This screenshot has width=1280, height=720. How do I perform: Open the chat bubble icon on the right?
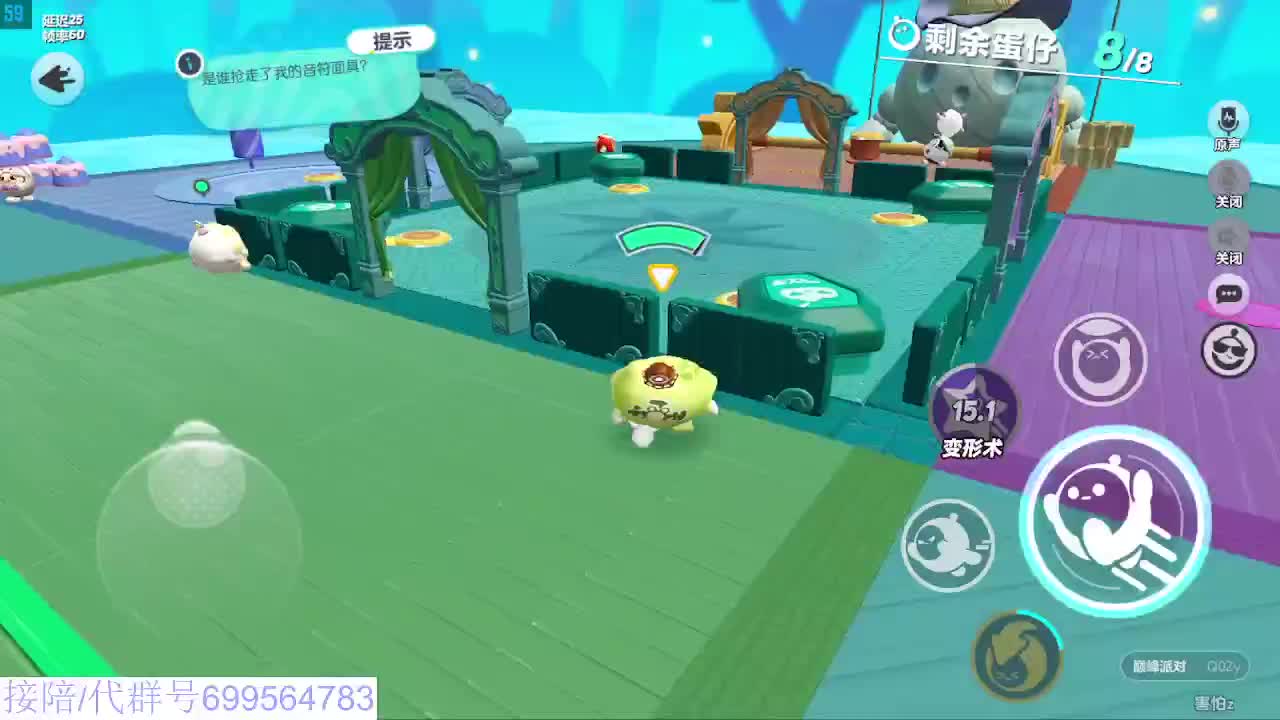click(x=1229, y=294)
